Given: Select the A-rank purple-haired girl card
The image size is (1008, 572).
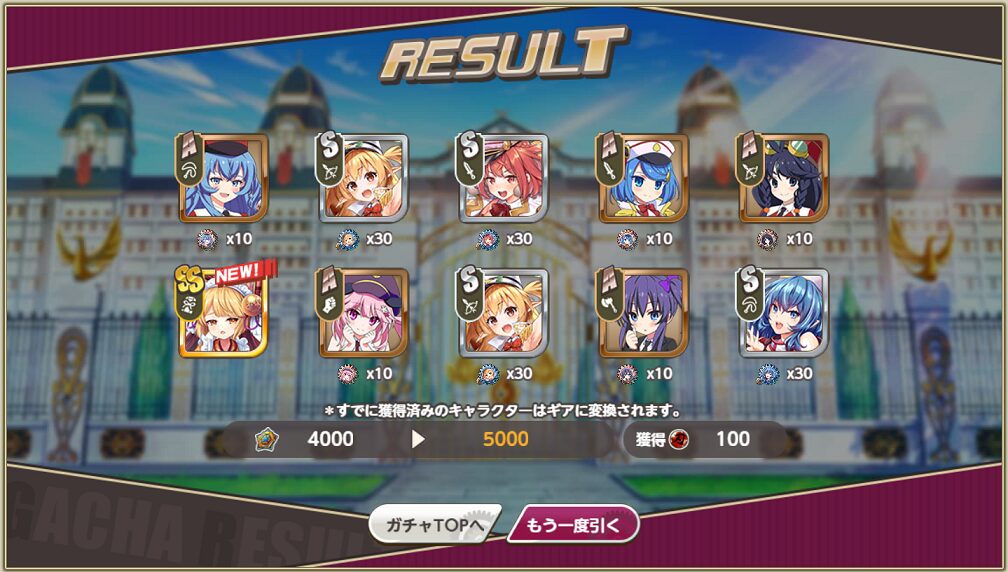Looking at the screenshot, I should click(x=643, y=312).
